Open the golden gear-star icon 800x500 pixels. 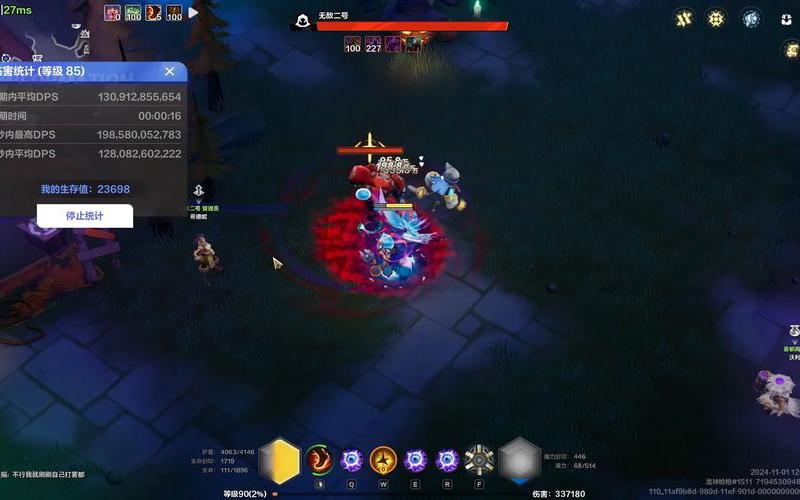coord(716,18)
